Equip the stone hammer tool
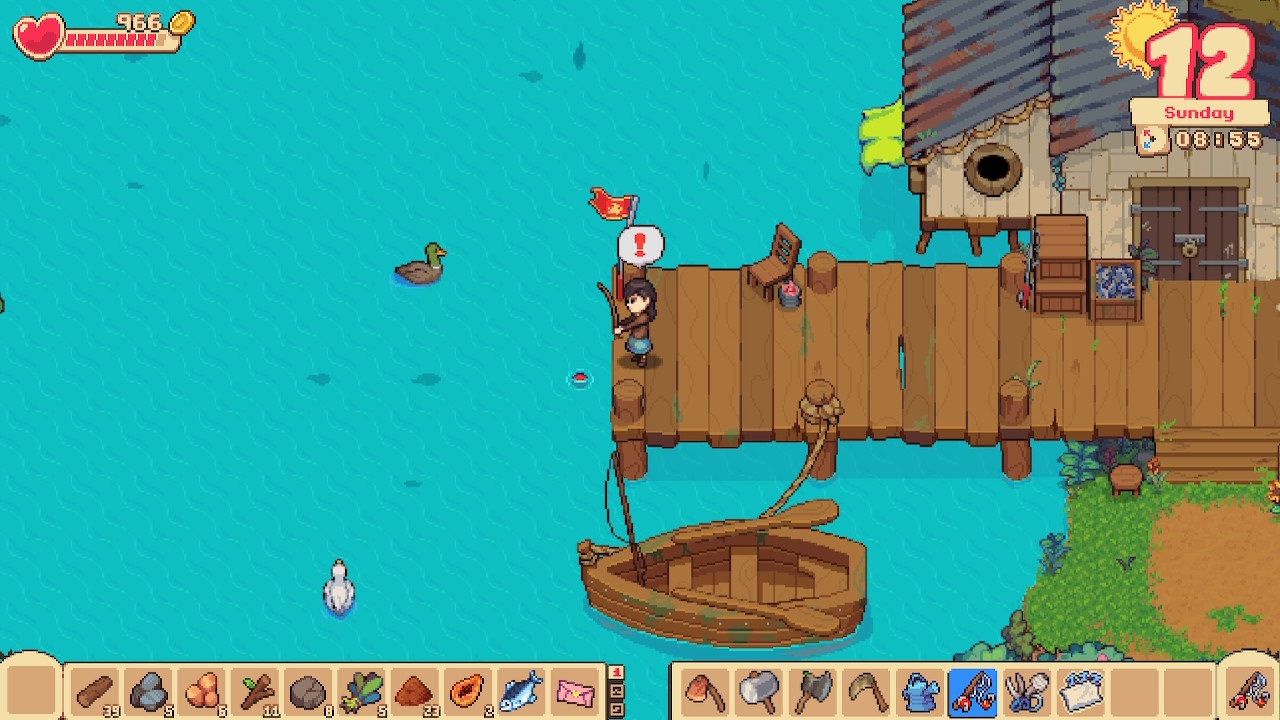The height and width of the screenshot is (720, 1280). (758, 691)
